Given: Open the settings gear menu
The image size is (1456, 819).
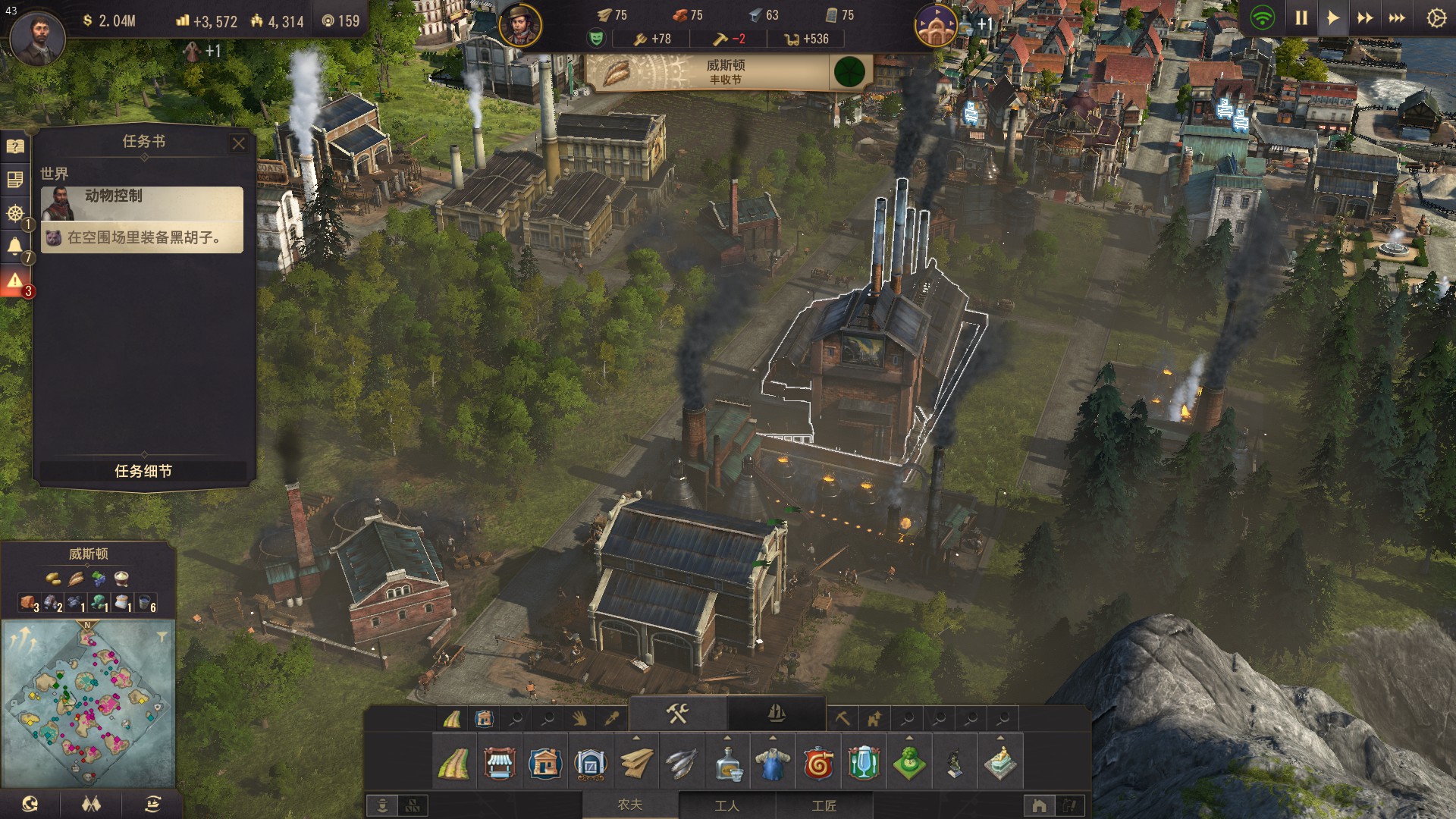Looking at the screenshot, I should click(x=1436, y=17).
